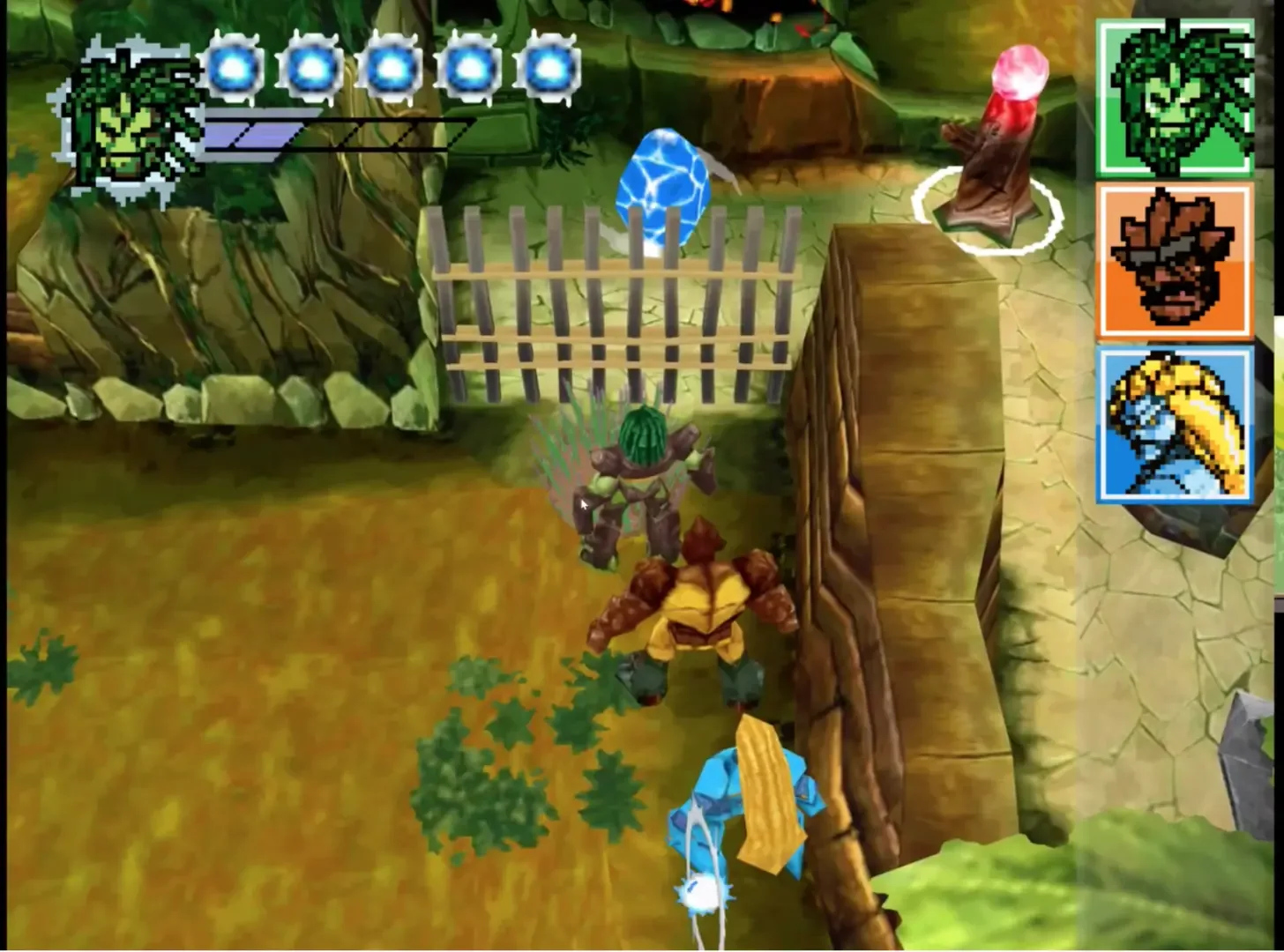This screenshot has height=952, width=1284.
Task: Click the glowing red orb on the totem
Action: click(1016, 79)
